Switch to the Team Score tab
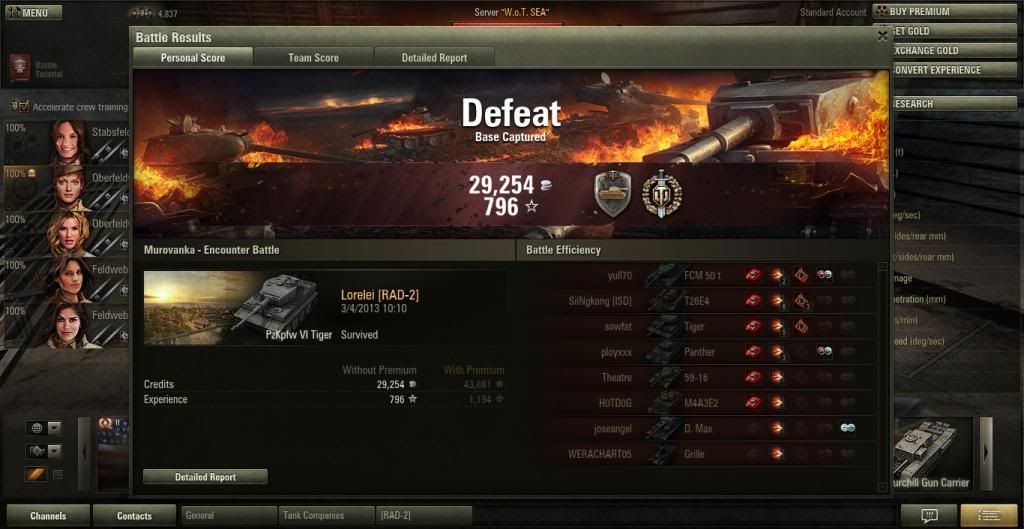1024x529 pixels. (313, 58)
